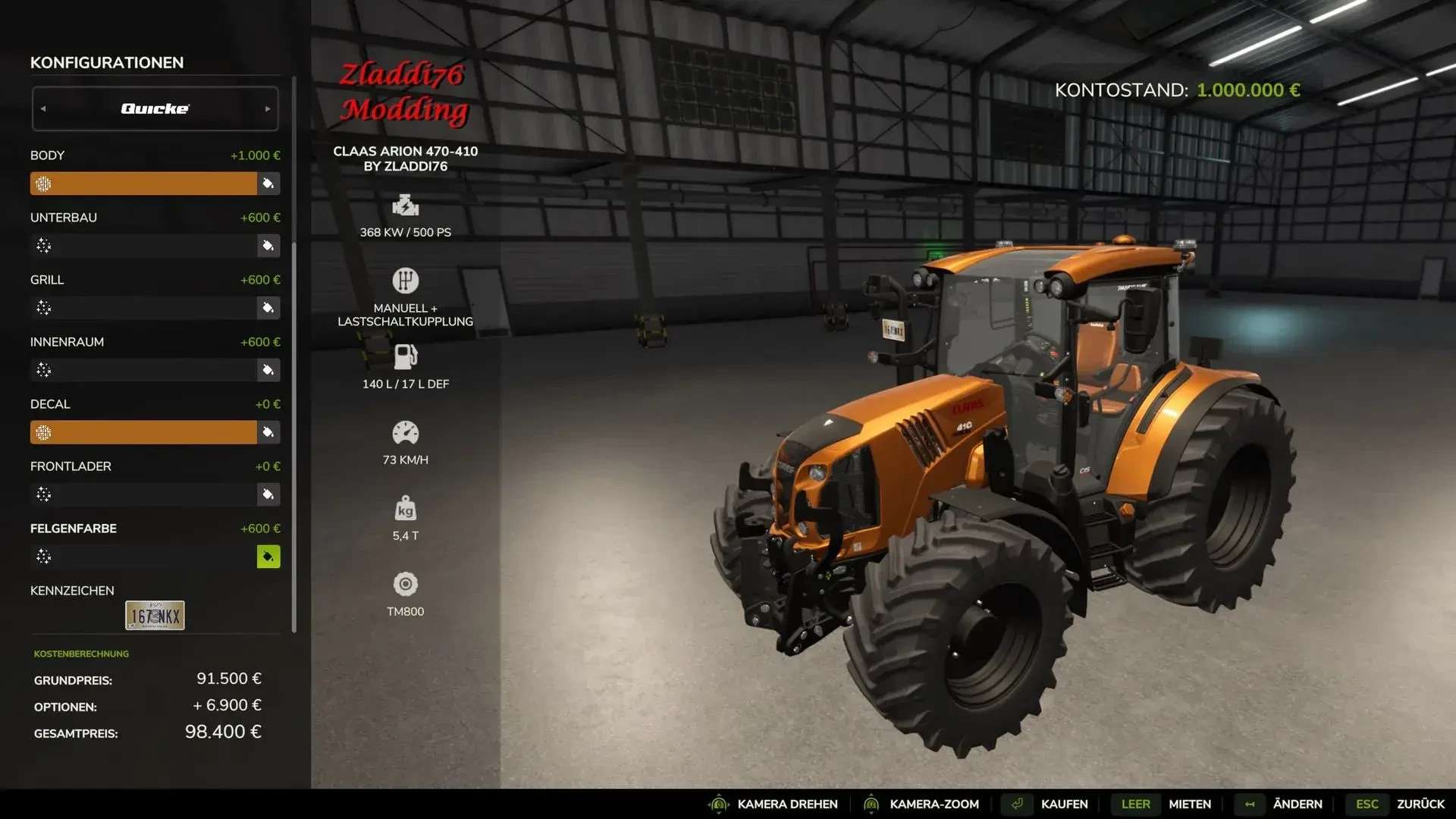Click the configuration list scrollbar
Viewport: 1456px width, 819px height.
point(293,356)
